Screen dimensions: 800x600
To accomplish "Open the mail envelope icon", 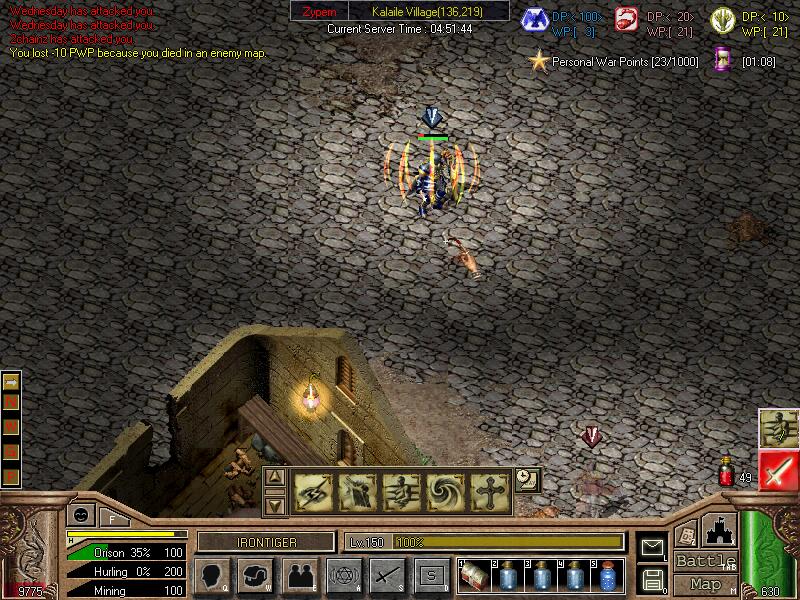I will coord(652,546).
